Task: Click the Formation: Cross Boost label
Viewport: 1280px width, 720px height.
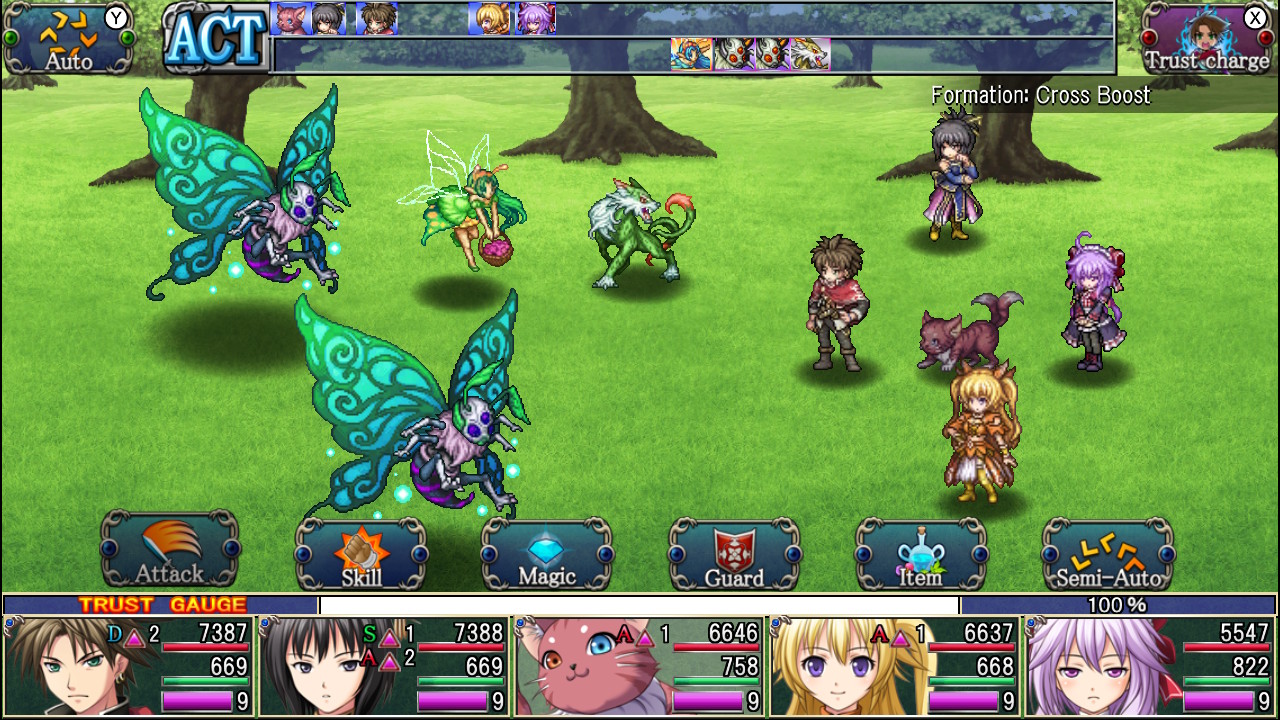Action: (x=1040, y=96)
